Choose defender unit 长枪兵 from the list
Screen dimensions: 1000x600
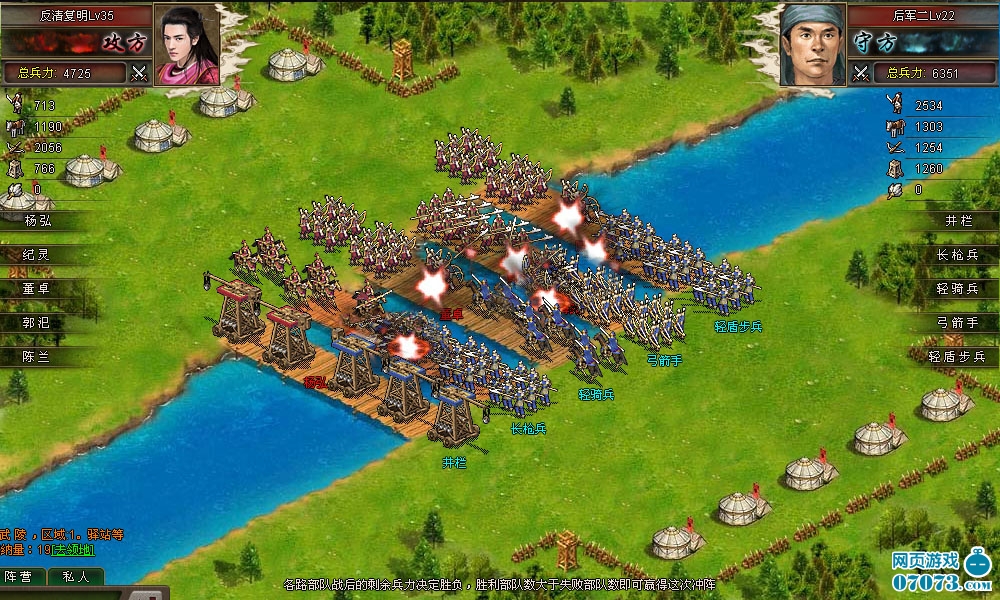[x=957, y=255]
